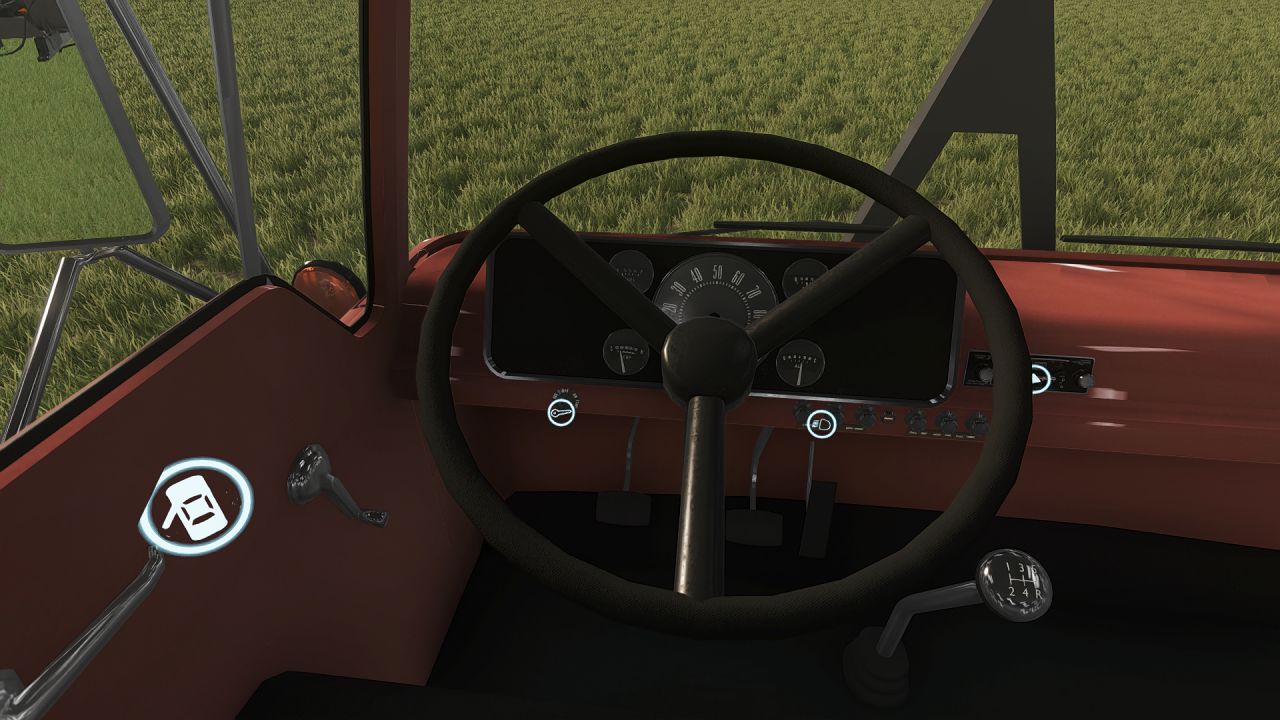
Task: Click the small warning gauge above the speedometer
Action: pyautogui.click(x=630, y=272)
